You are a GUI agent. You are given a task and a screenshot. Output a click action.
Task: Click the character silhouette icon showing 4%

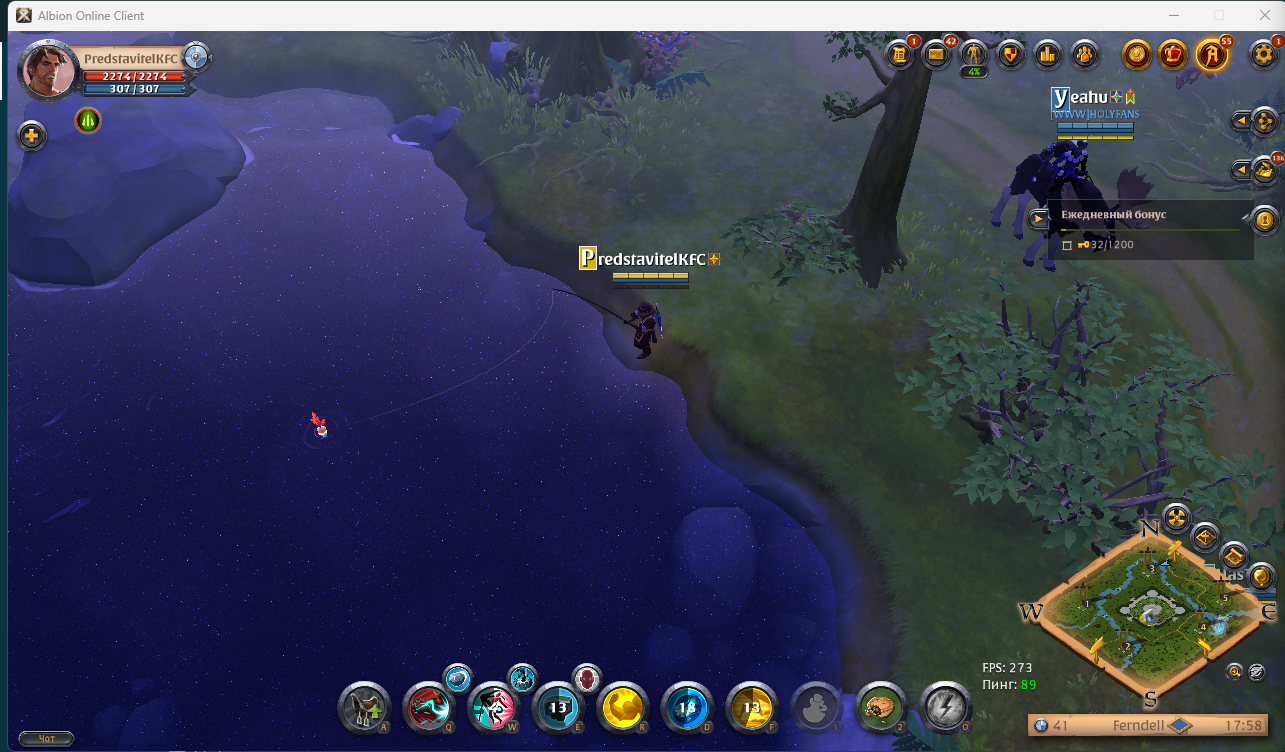coord(973,54)
